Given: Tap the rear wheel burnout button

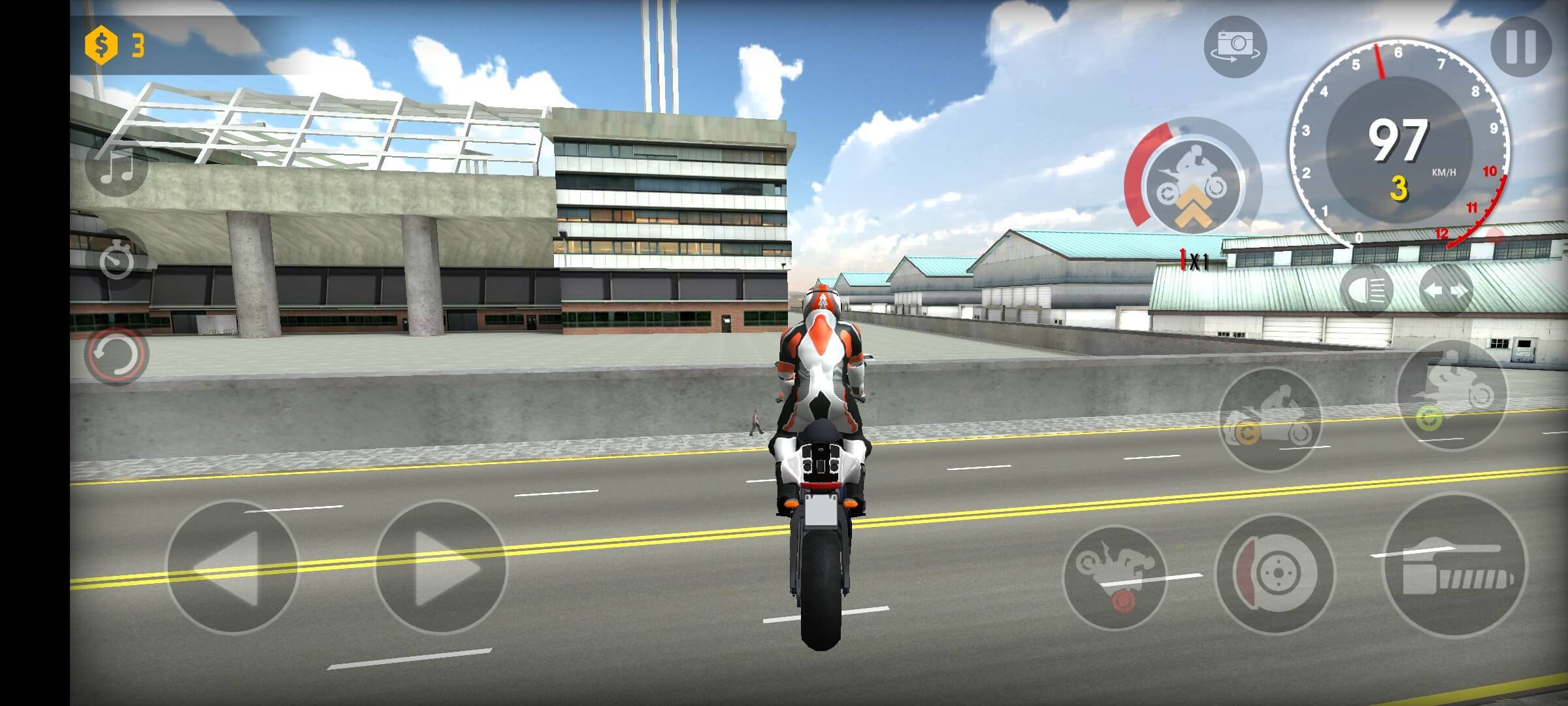Looking at the screenshot, I should [x=1270, y=419].
